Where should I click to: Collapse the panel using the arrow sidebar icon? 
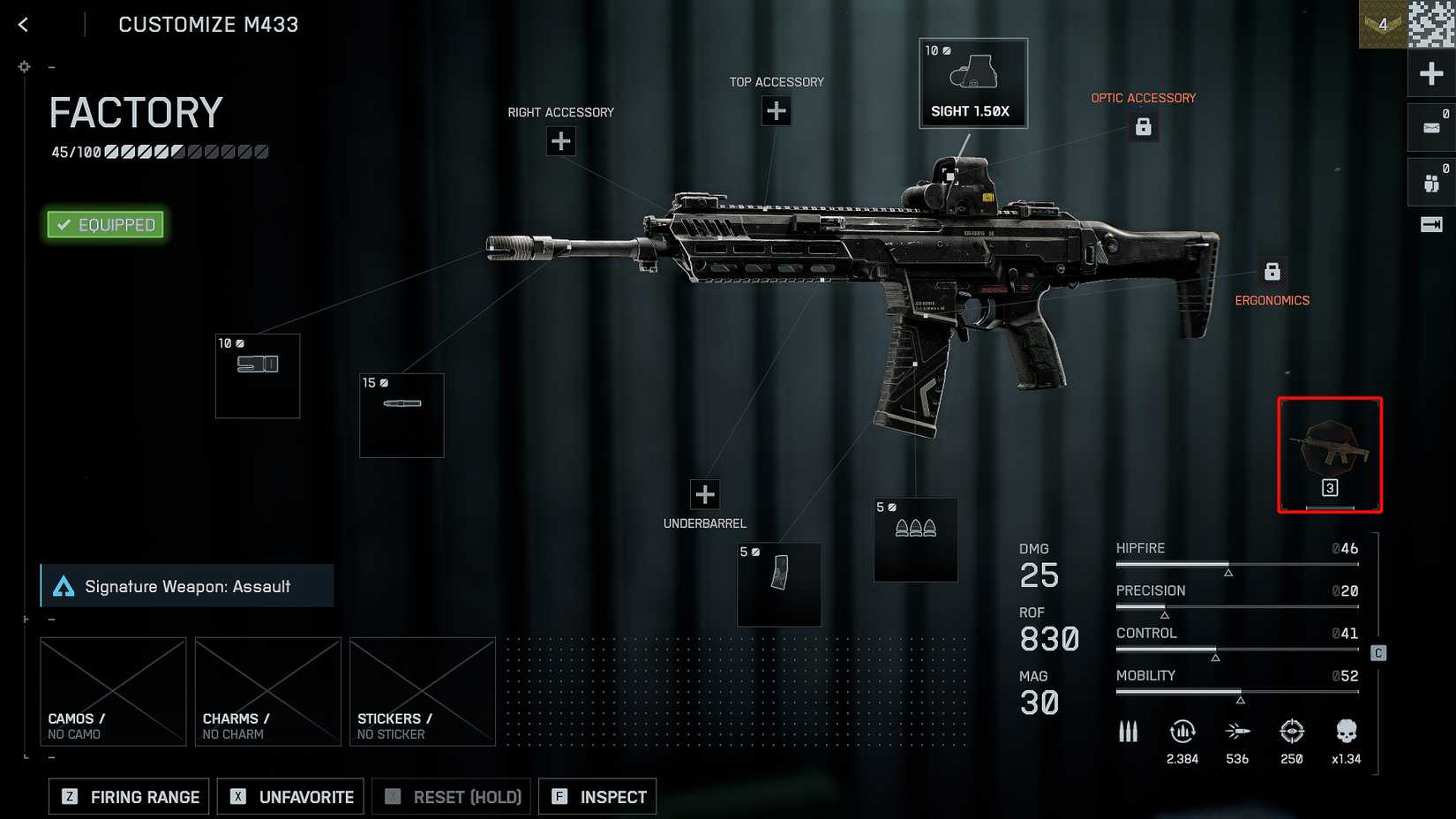1430,225
